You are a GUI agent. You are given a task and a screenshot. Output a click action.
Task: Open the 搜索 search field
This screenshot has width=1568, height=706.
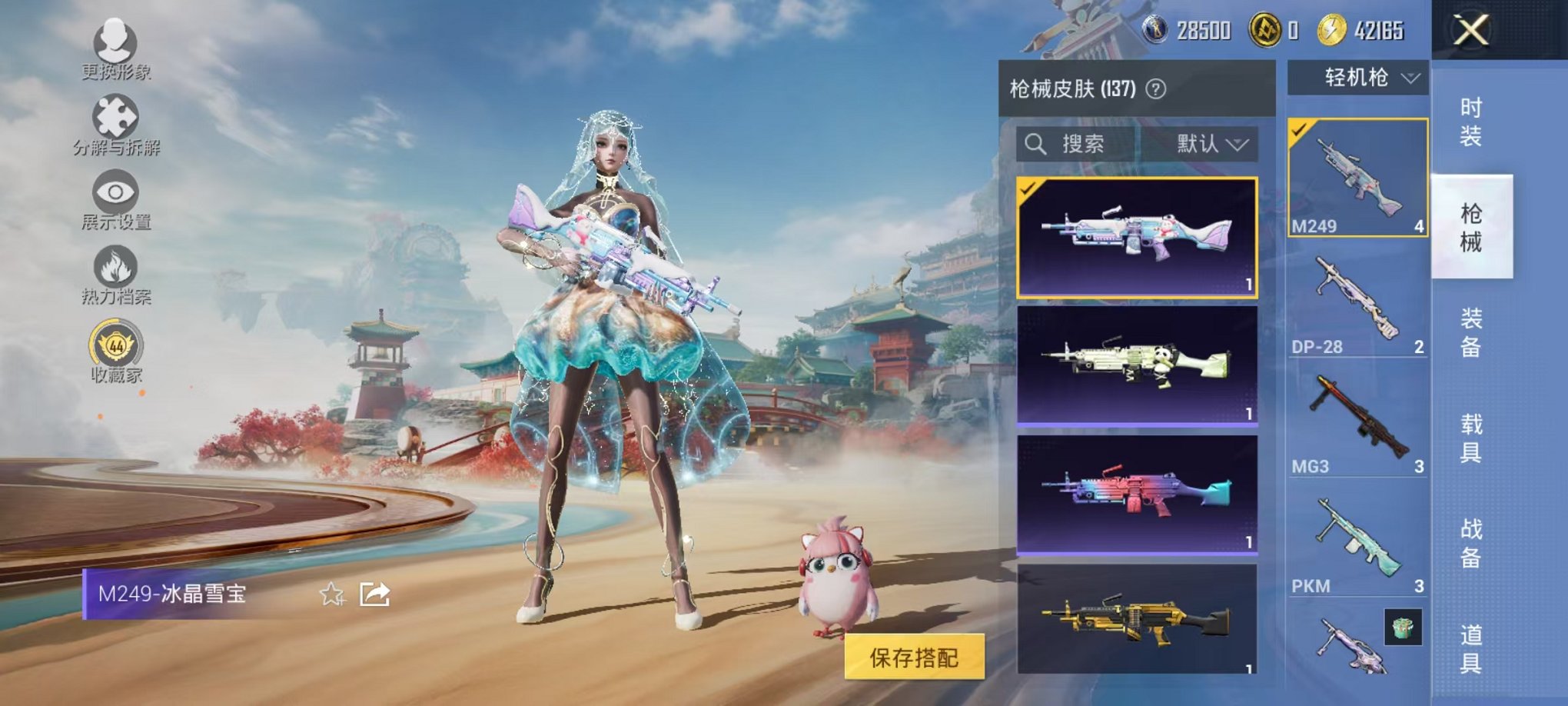coord(1084,145)
